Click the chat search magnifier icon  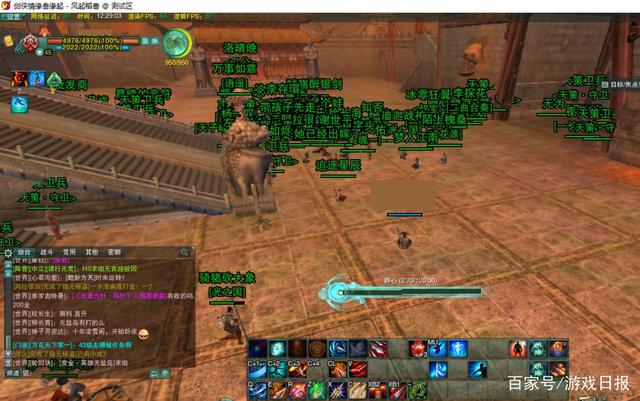tap(186, 252)
